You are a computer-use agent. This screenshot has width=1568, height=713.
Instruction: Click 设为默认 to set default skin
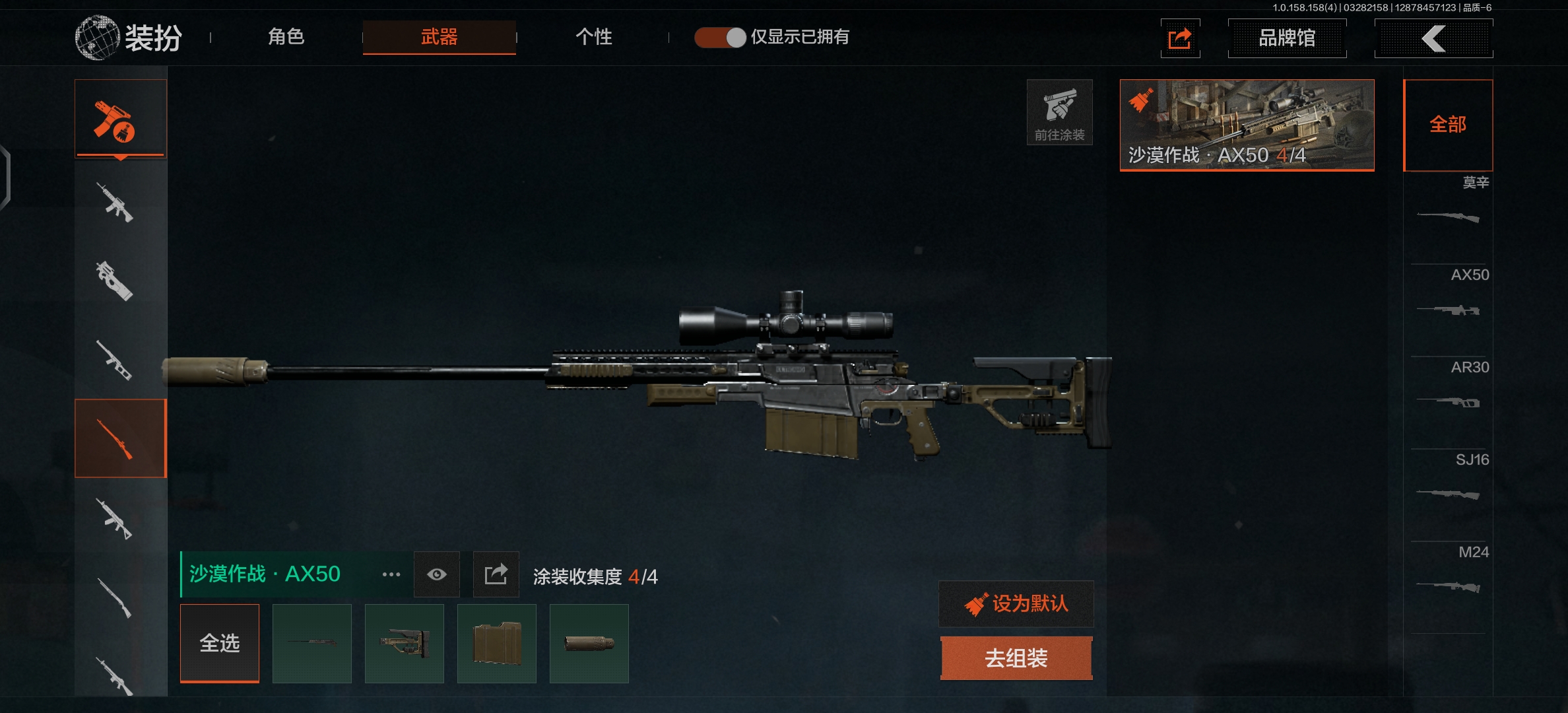pos(1016,603)
